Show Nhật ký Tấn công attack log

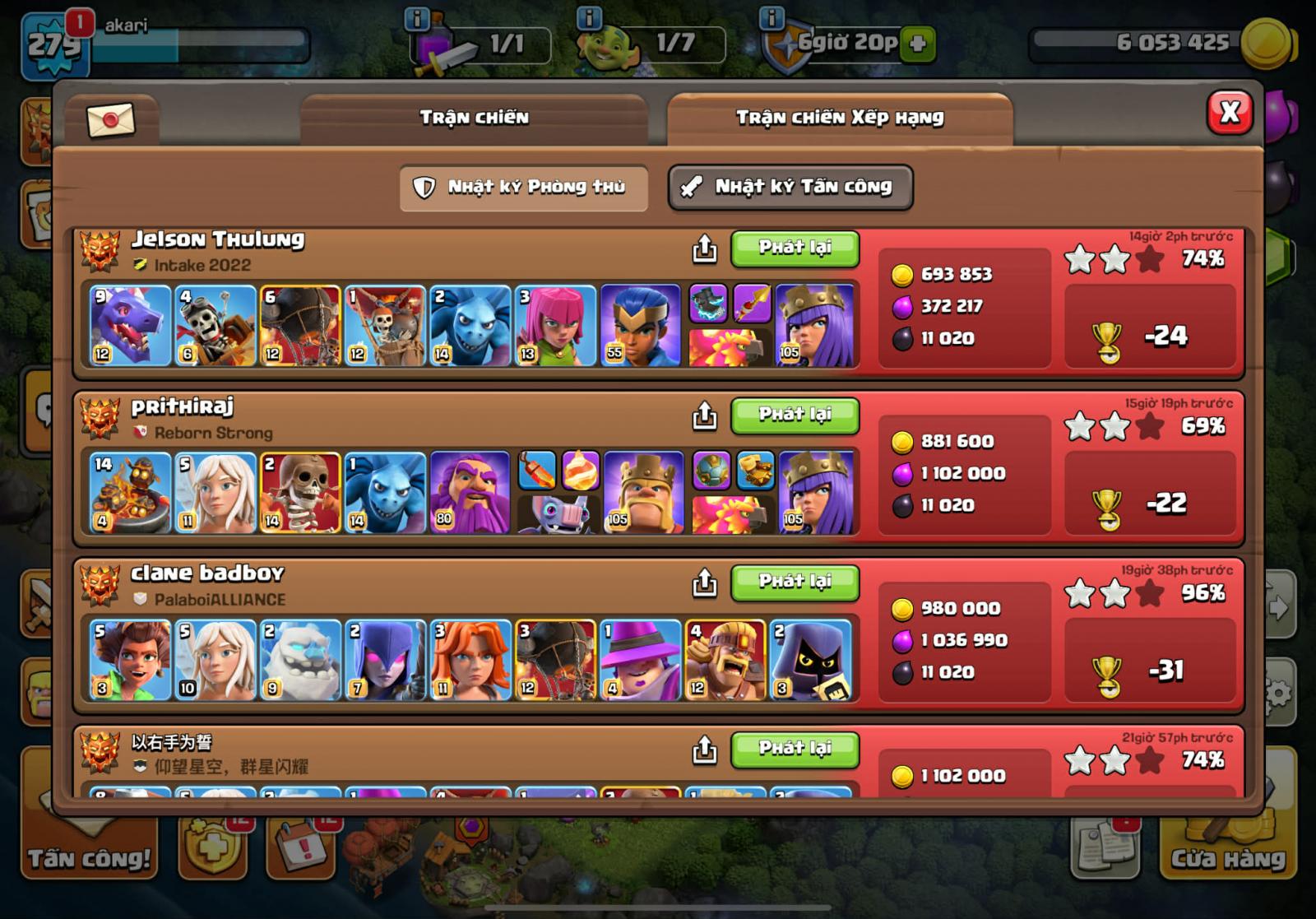tap(790, 188)
